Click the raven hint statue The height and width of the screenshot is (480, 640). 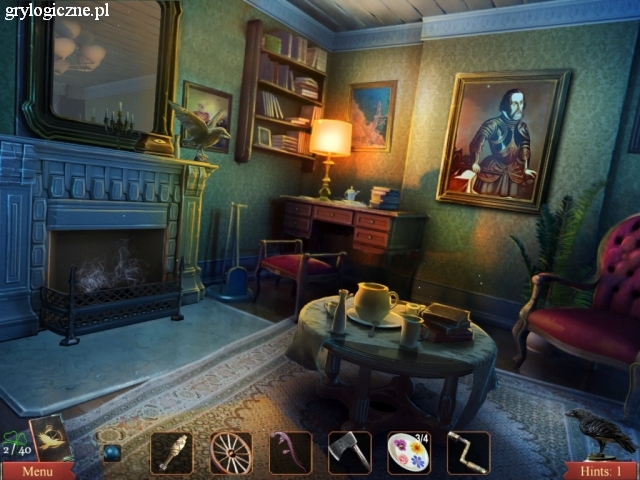click(602, 430)
